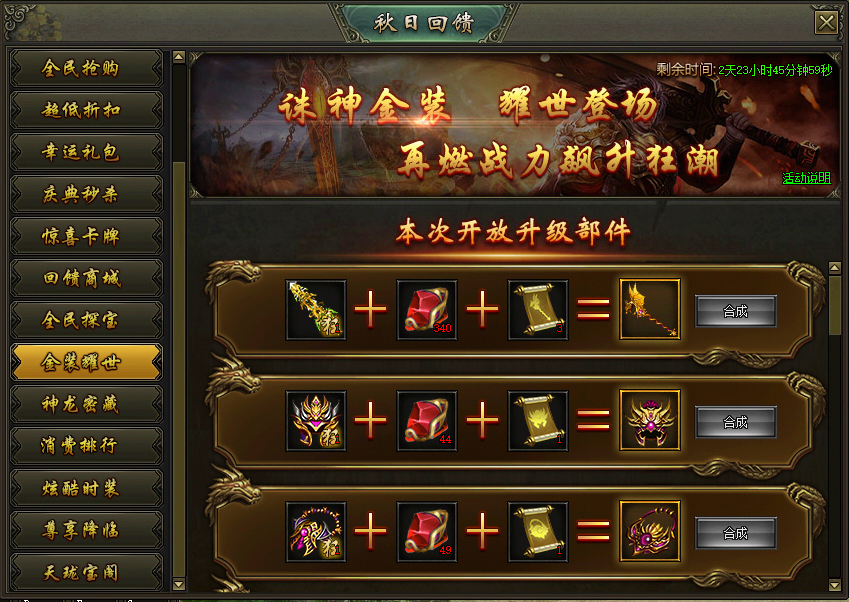Switch to the 炫酷时装 tab

(x=85, y=488)
